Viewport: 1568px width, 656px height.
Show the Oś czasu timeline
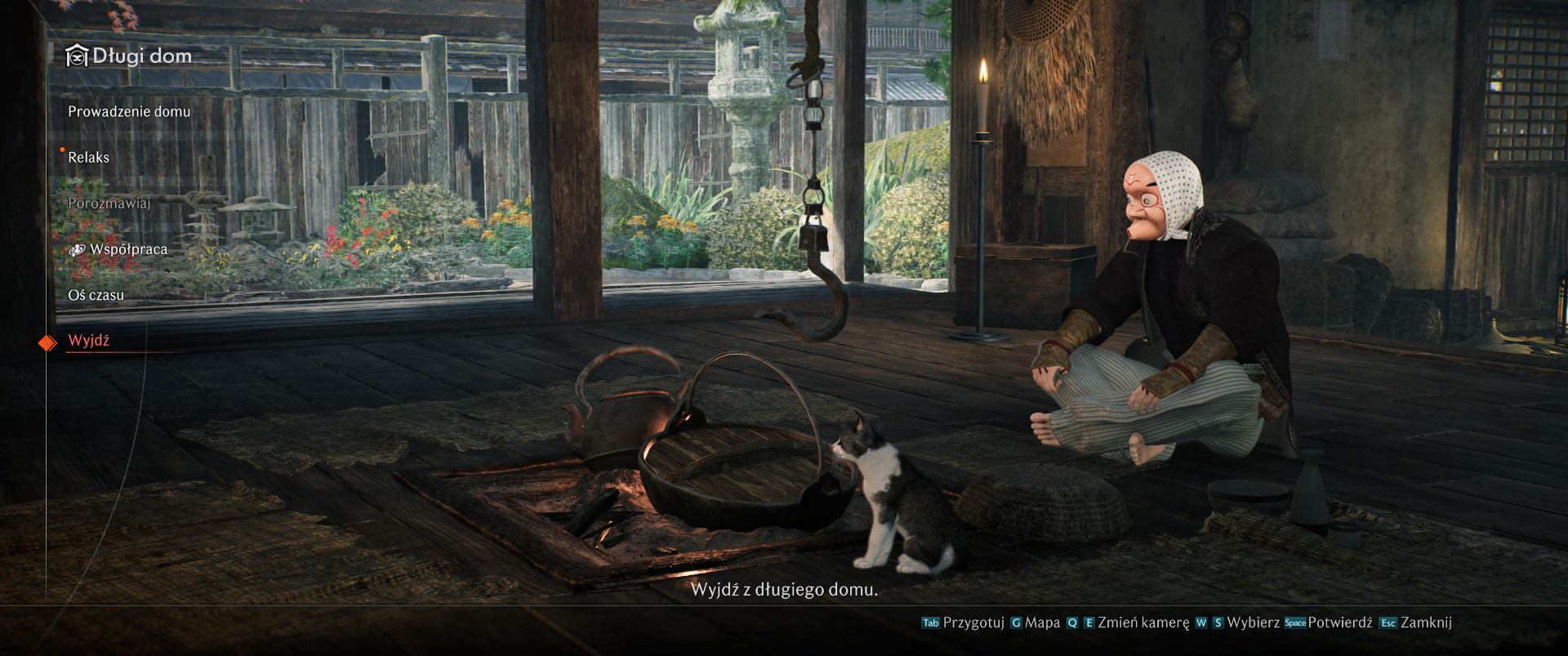pyautogui.click(x=96, y=295)
